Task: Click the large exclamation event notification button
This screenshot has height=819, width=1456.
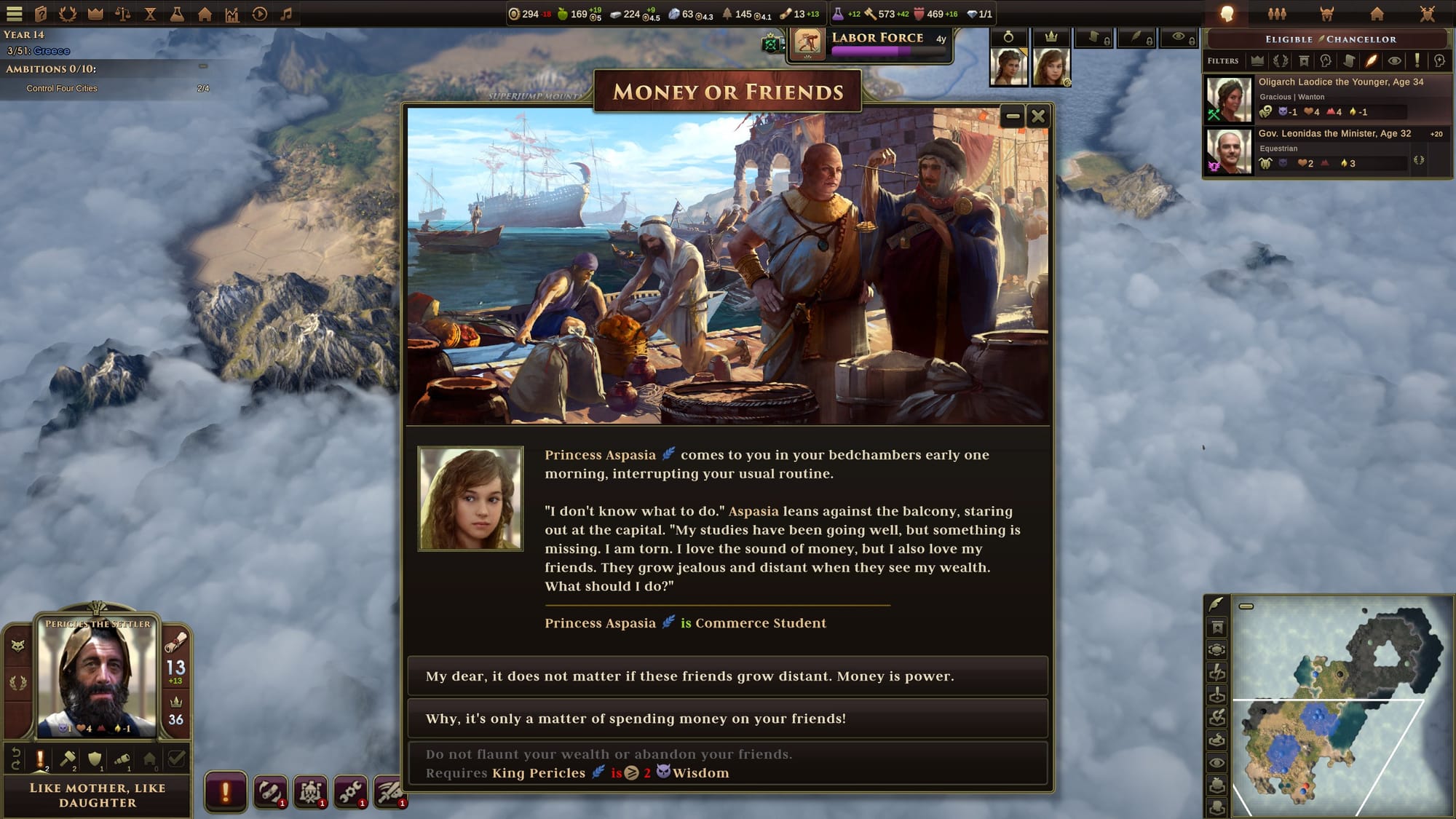Action: [x=225, y=792]
